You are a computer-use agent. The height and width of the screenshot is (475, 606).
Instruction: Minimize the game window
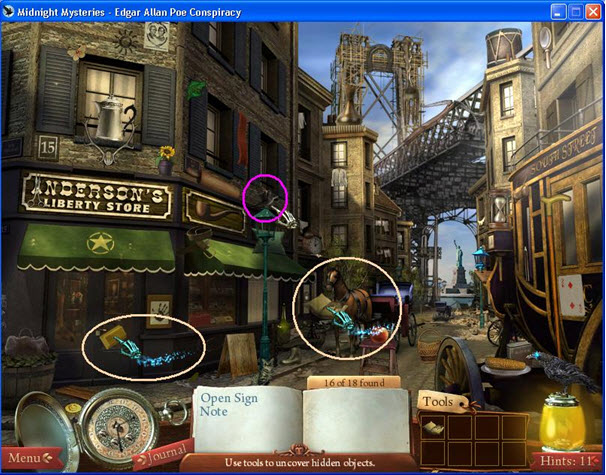pos(559,12)
